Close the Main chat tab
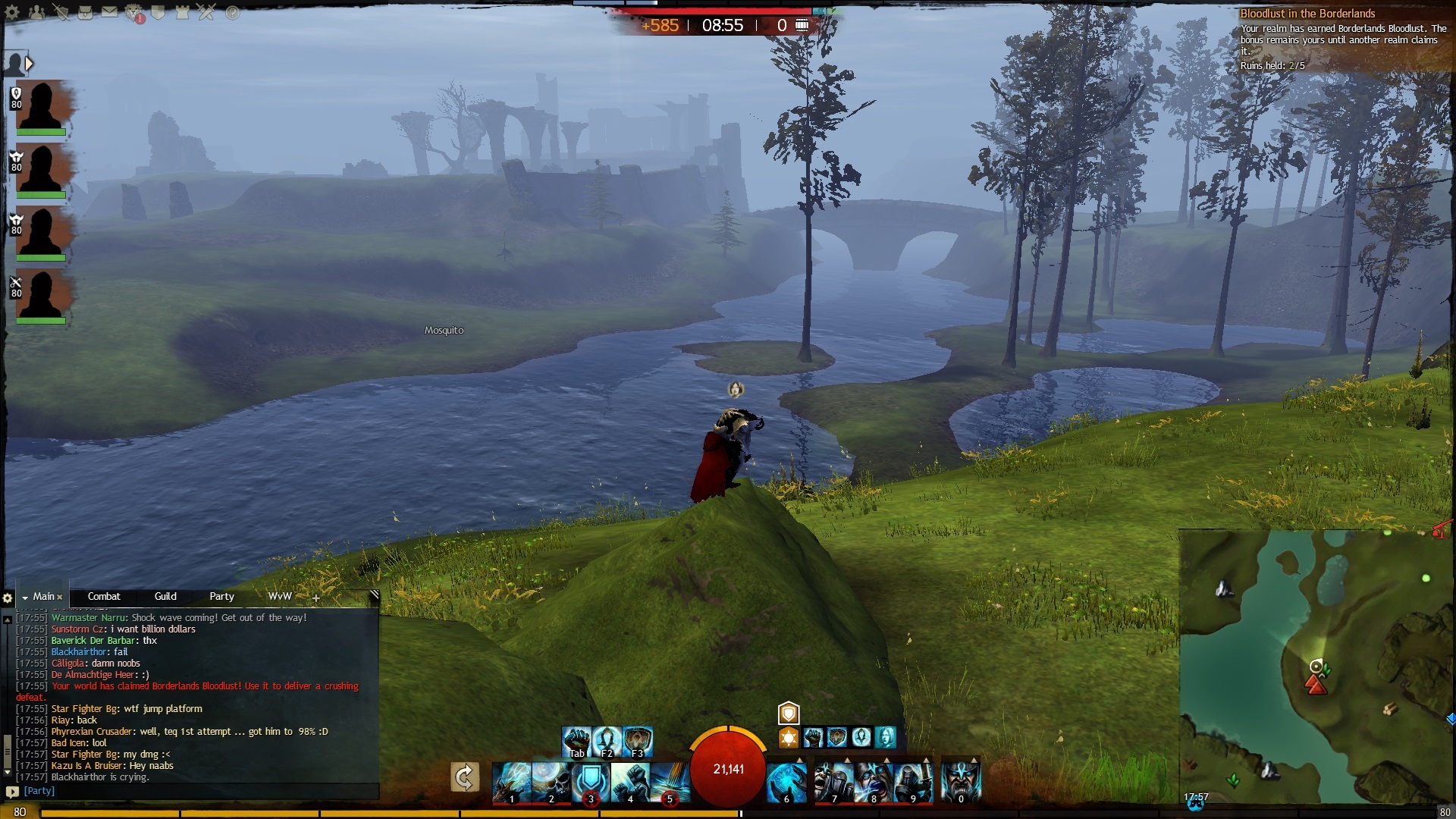 pyautogui.click(x=60, y=598)
